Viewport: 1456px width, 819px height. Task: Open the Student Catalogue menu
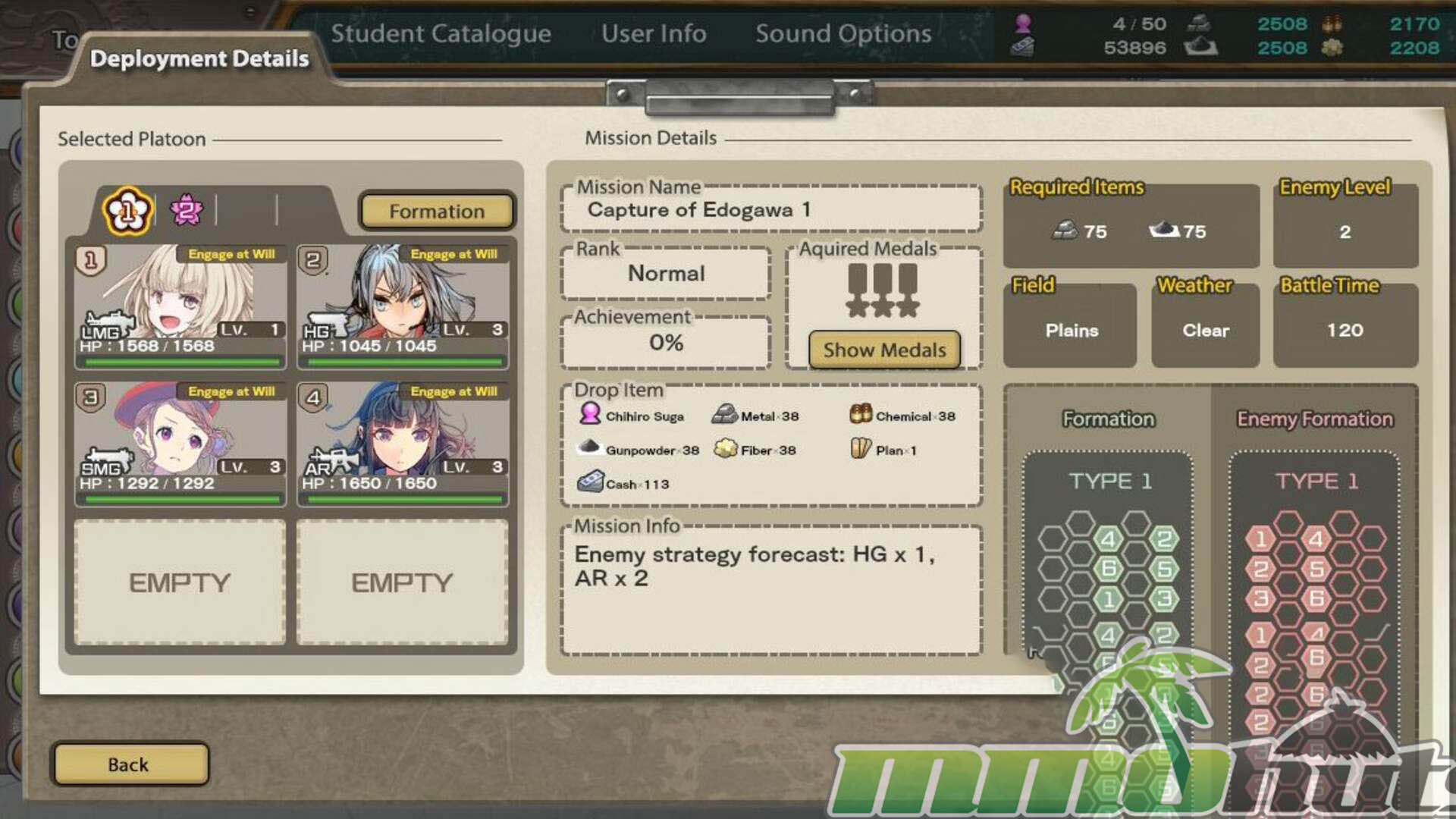[441, 33]
